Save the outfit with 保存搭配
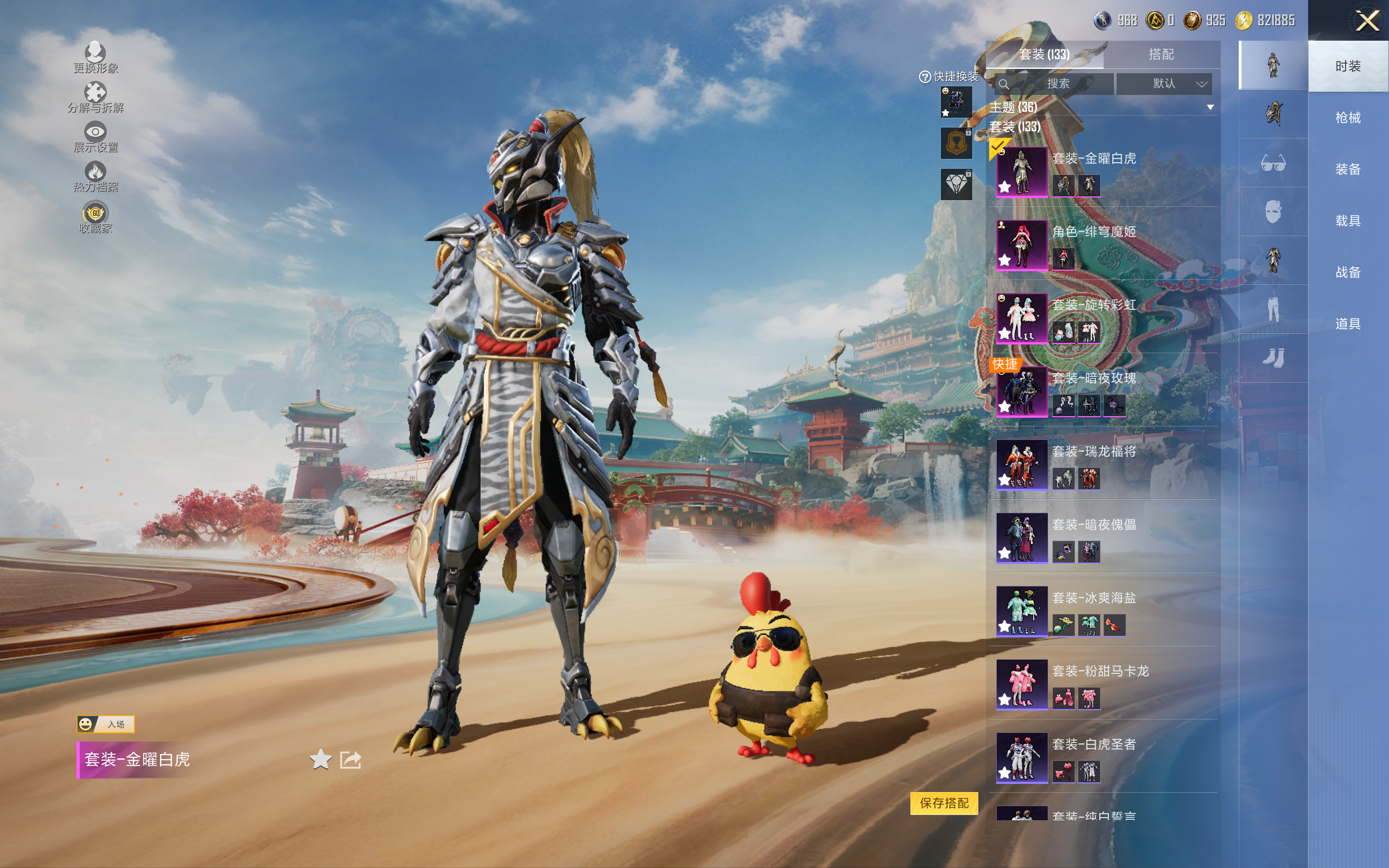Image resolution: width=1389 pixels, height=868 pixels. pyautogui.click(x=944, y=803)
